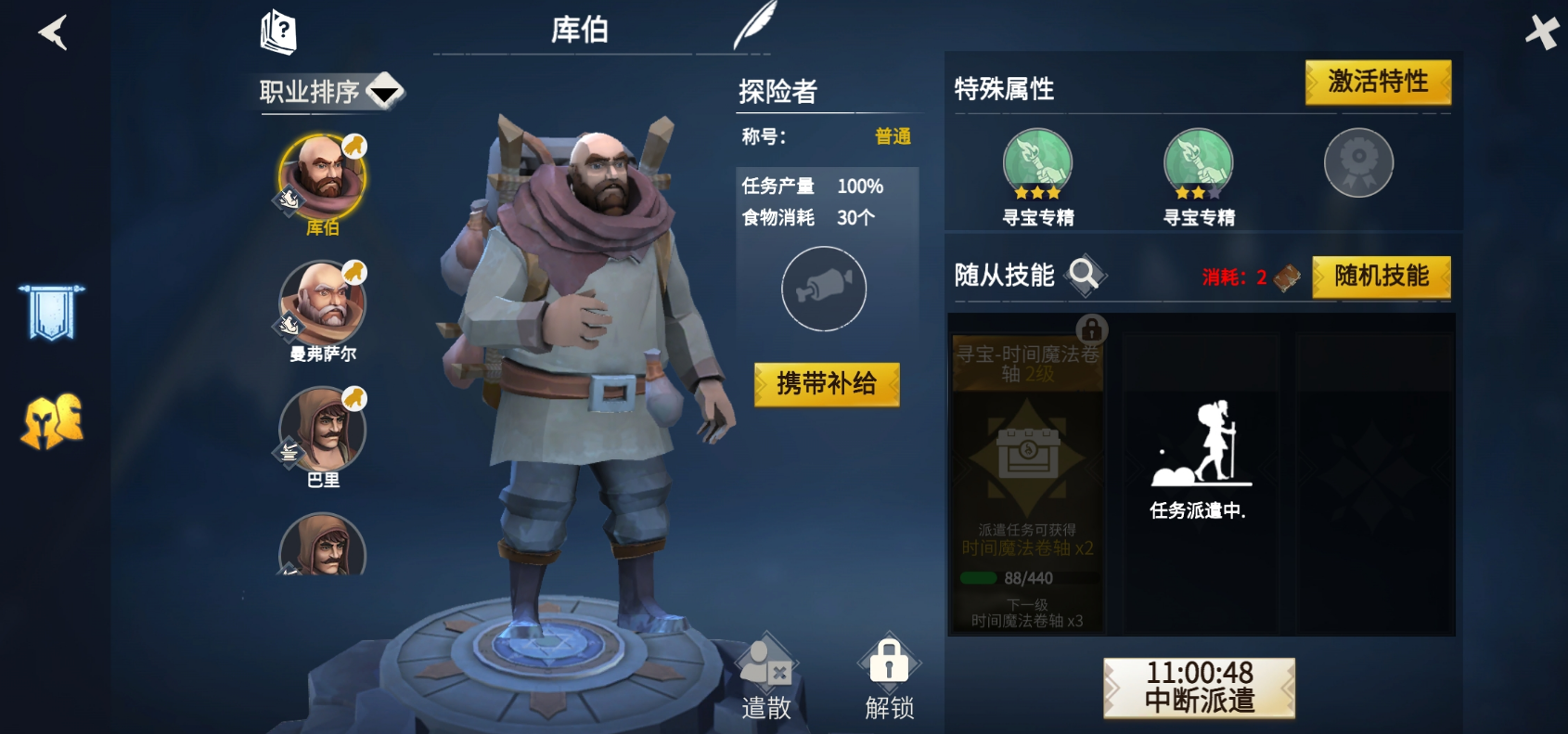1568x734 pixels.
Task: Inspect the three-star 寻宝专精 trait
Action: pos(1037,165)
